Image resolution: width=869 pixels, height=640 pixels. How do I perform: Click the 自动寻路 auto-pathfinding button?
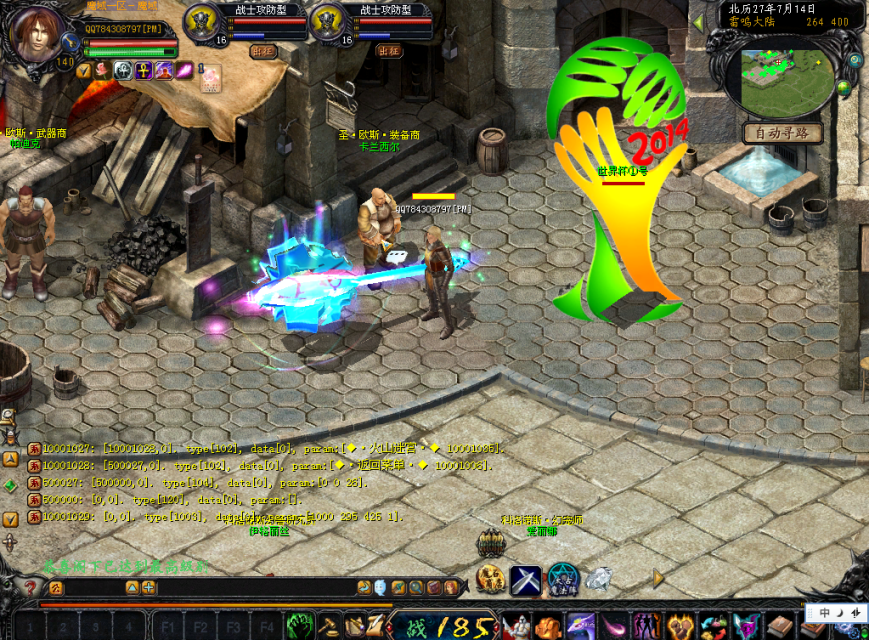tap(783, 133)
